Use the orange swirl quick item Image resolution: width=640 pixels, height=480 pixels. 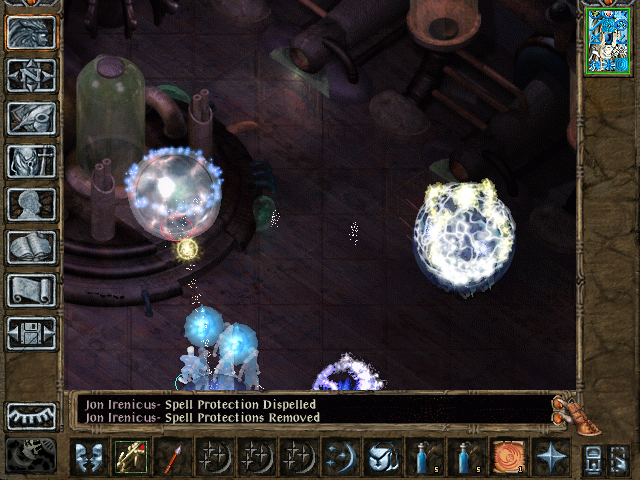click(507, 457)
